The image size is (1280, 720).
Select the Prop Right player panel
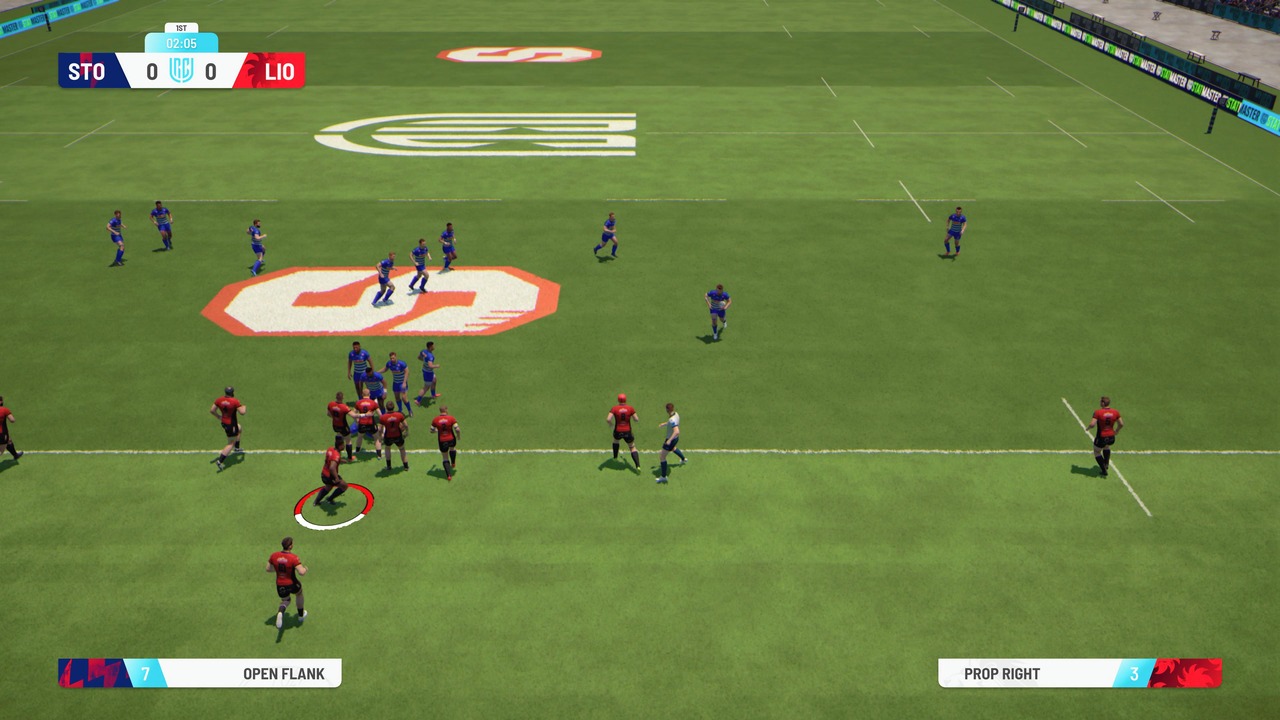(x=1080, y=673)
